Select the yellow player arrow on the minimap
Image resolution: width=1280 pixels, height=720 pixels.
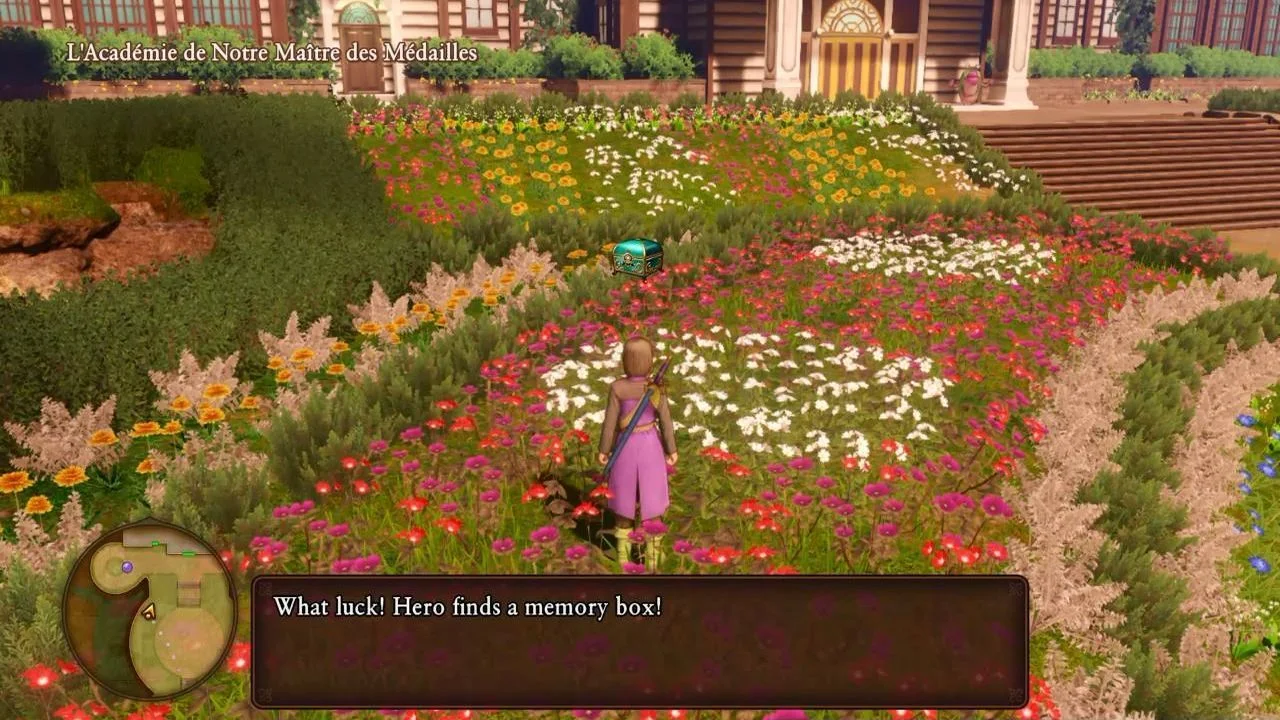(x=149, y=612)
